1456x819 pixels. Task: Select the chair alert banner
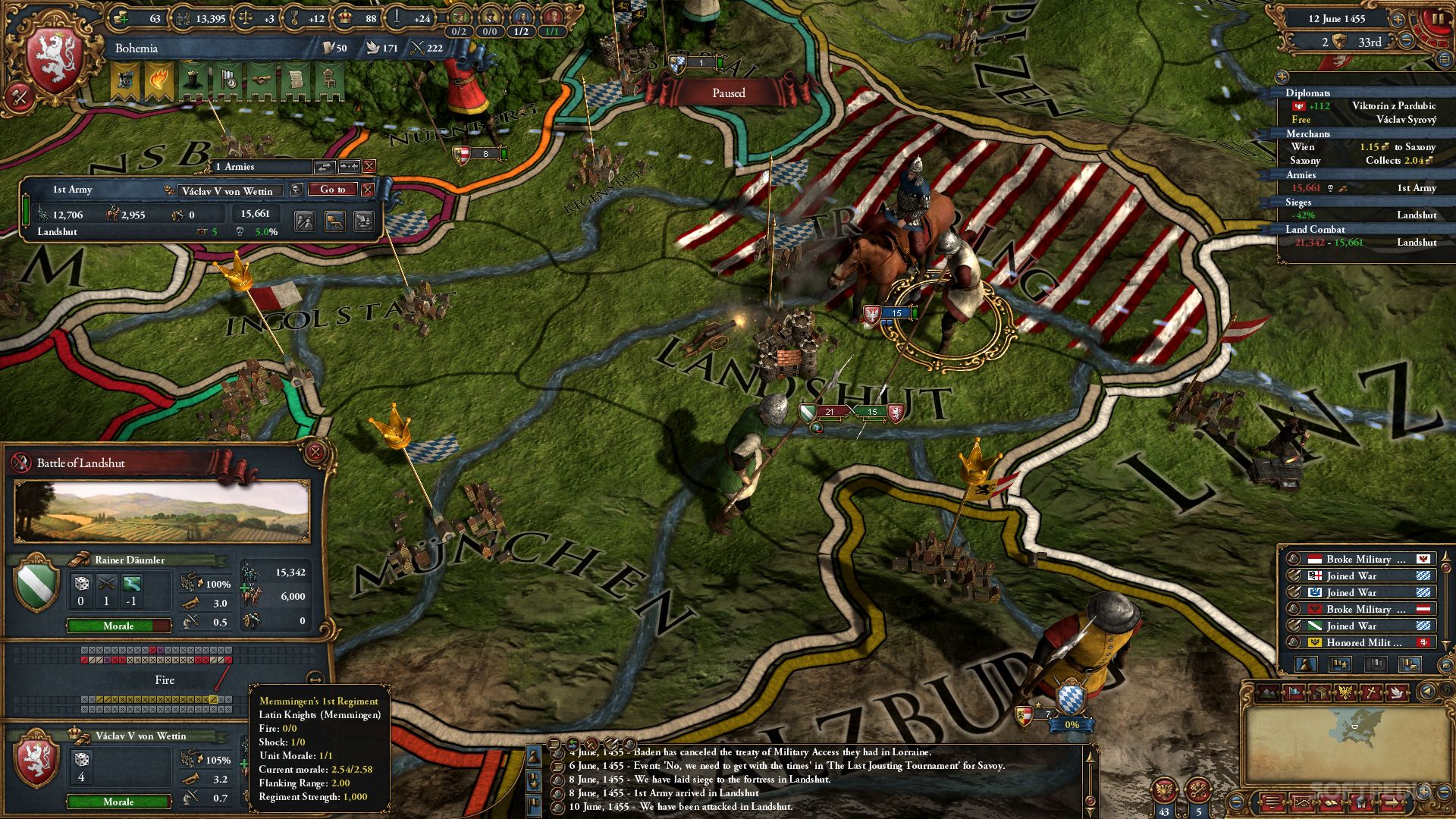[x=328, y=80]
